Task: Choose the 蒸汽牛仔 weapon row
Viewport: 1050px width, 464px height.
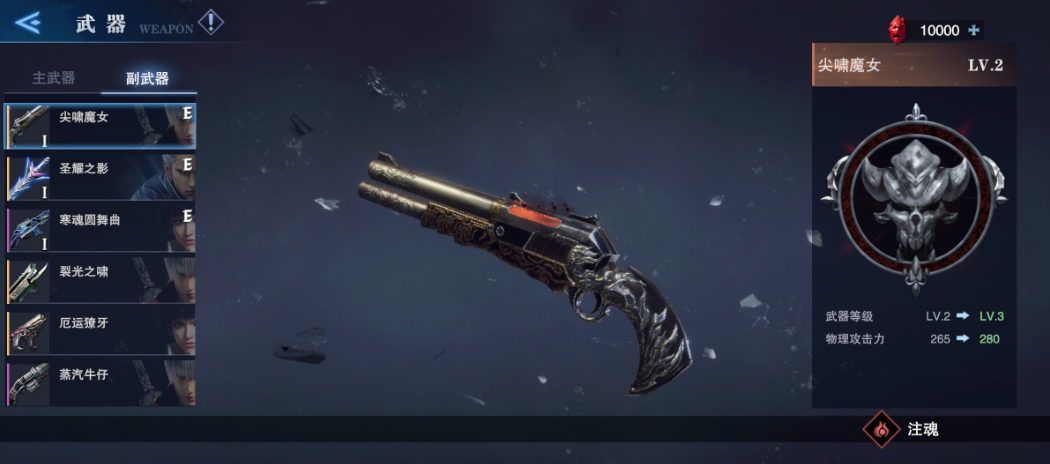Action: (101, 384)
